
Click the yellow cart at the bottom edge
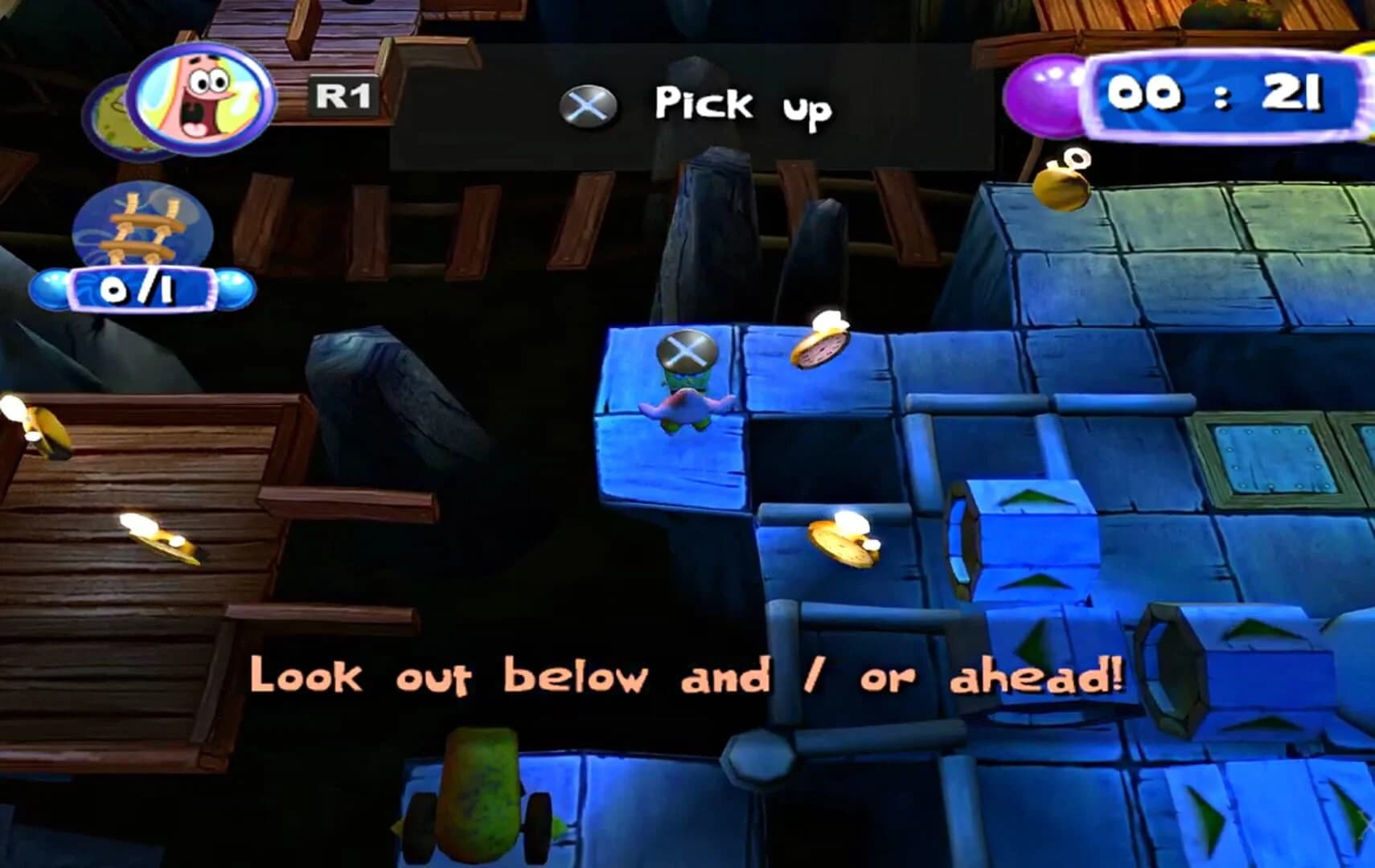coord(483,796)
